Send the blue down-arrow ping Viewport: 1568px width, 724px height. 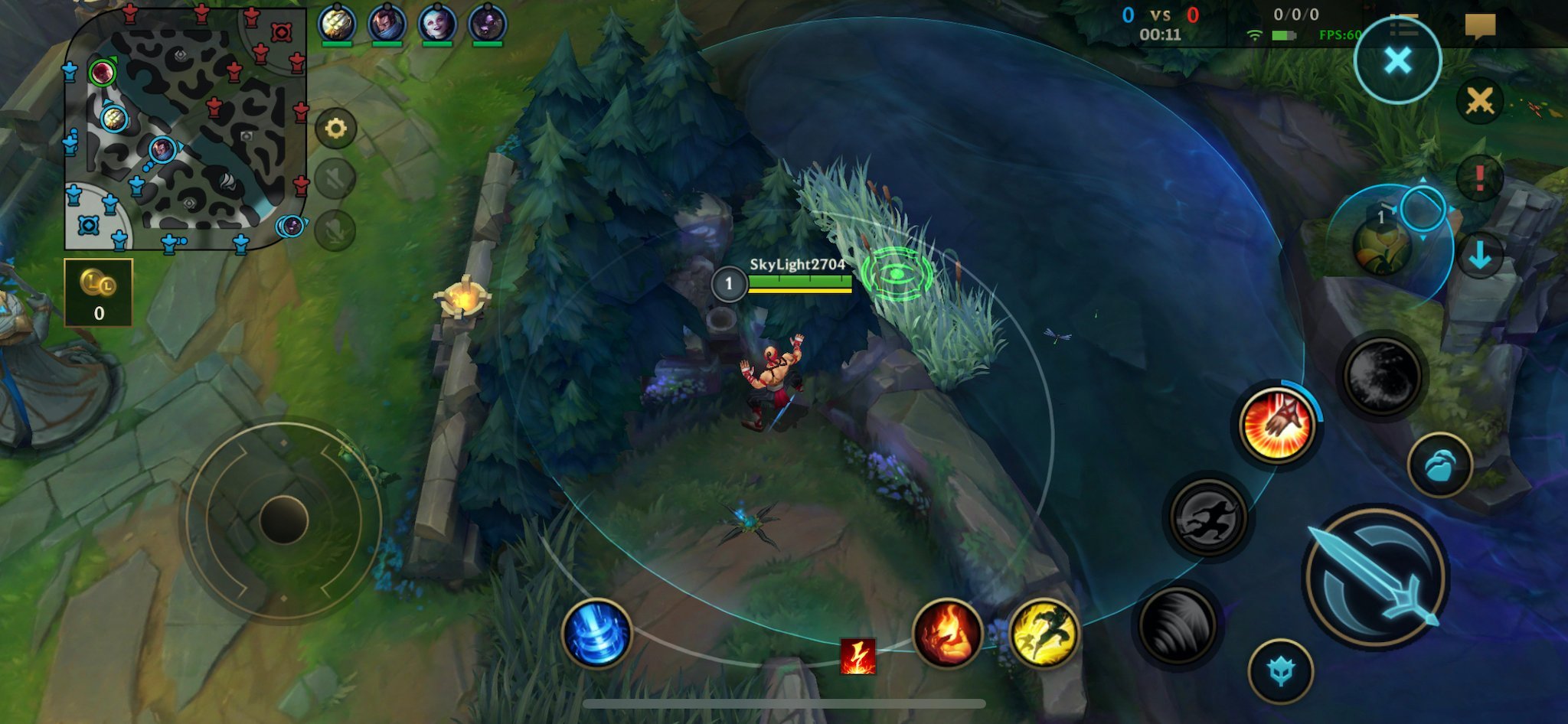[1479, 256]
